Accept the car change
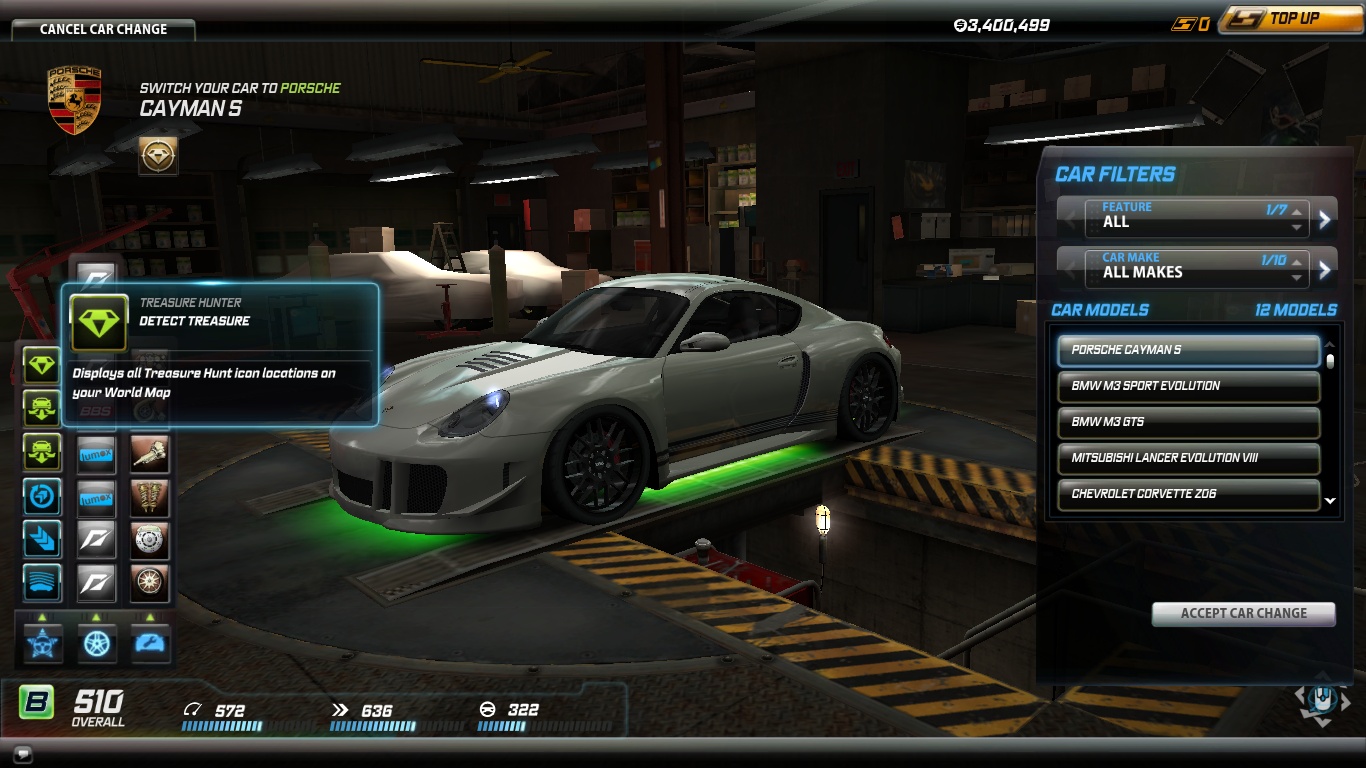 [x=1243, y=613]
